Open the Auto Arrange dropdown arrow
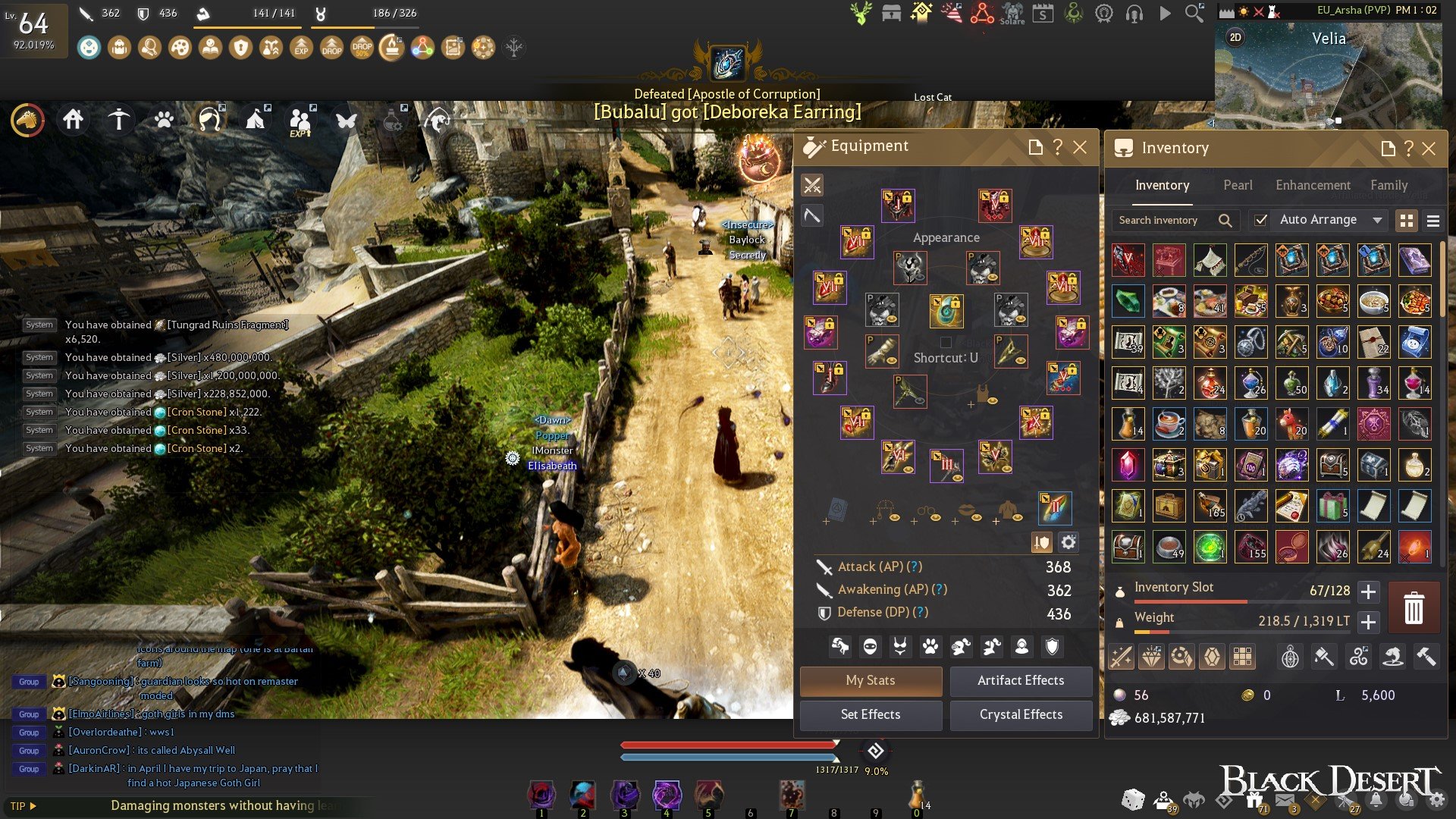 1377,220
